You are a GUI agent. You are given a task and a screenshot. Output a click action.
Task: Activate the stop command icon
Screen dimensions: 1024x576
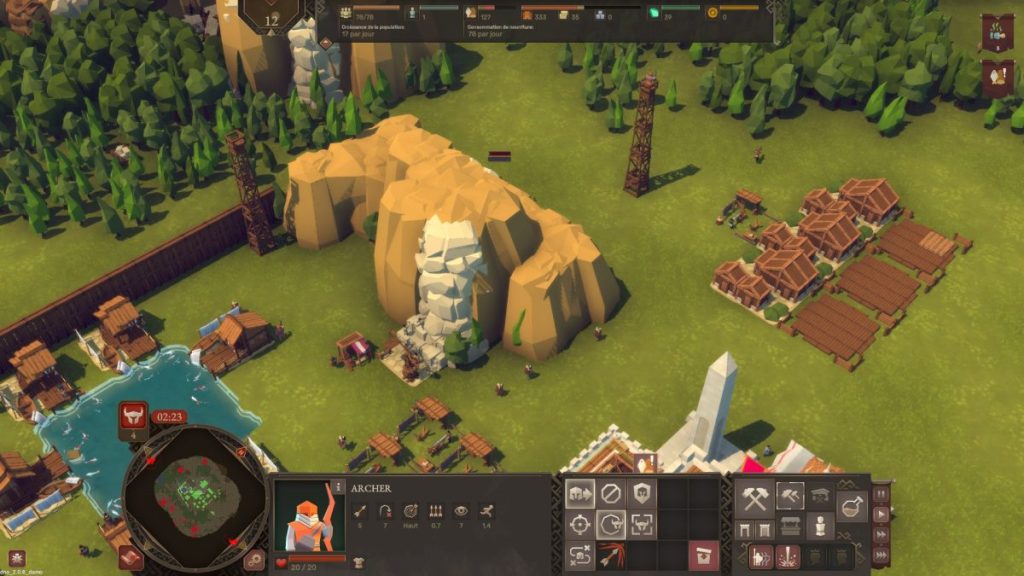tap(611, 494)
